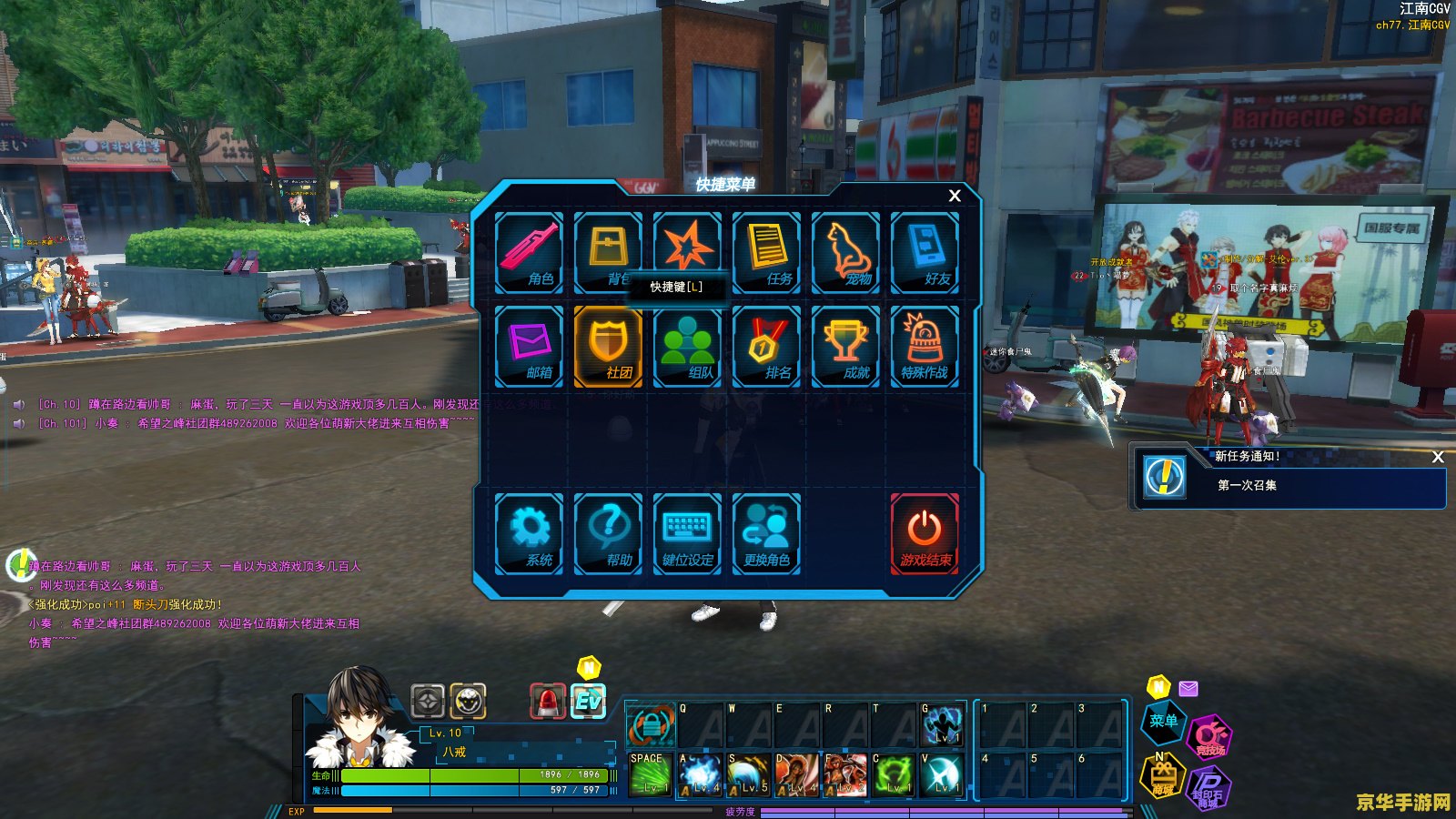Open the 系统 system settings
Viewport: 1456px width, 819px height.
pos(530,534)
